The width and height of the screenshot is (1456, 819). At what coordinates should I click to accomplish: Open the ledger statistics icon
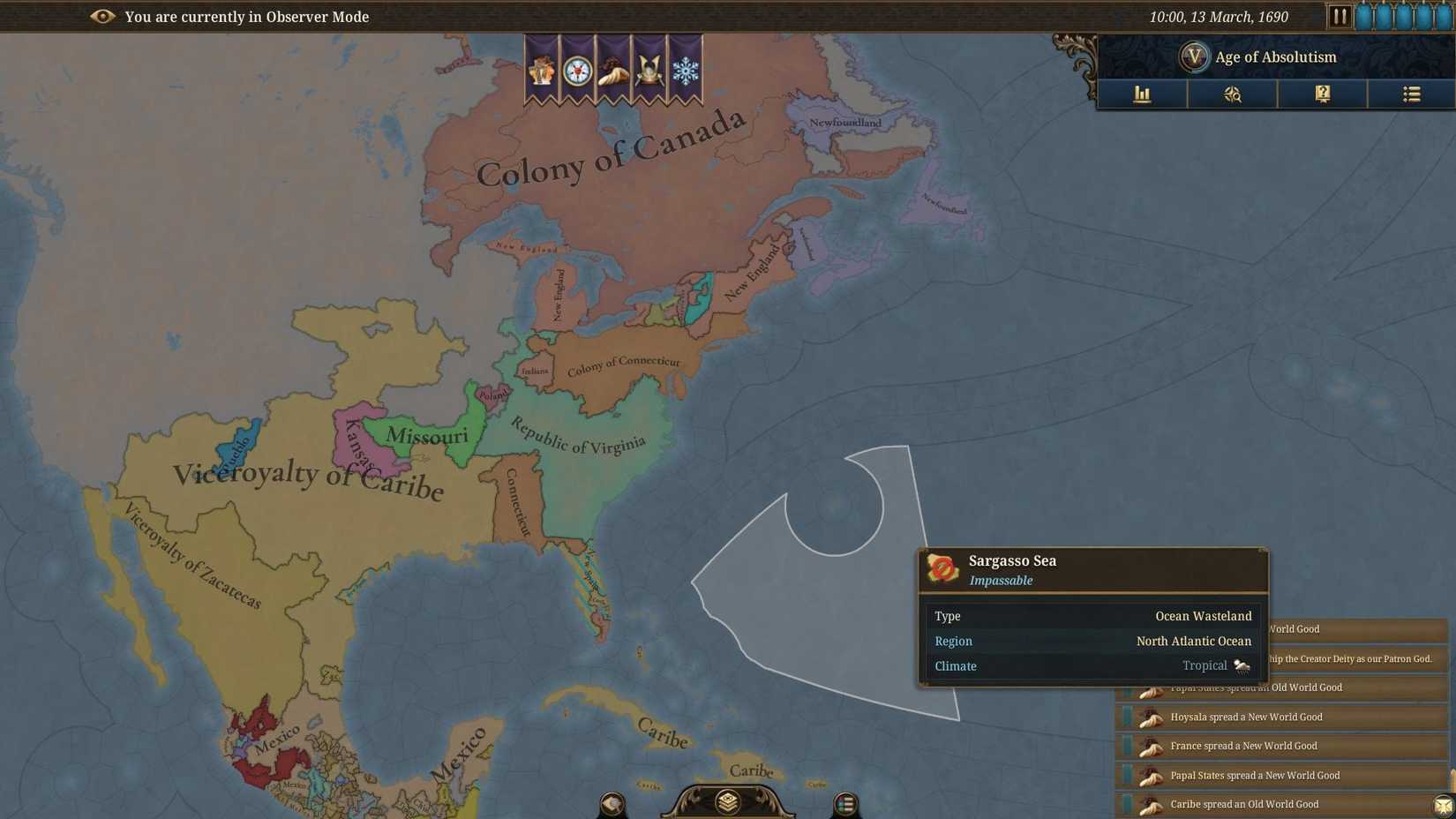tap(1142, 94)
